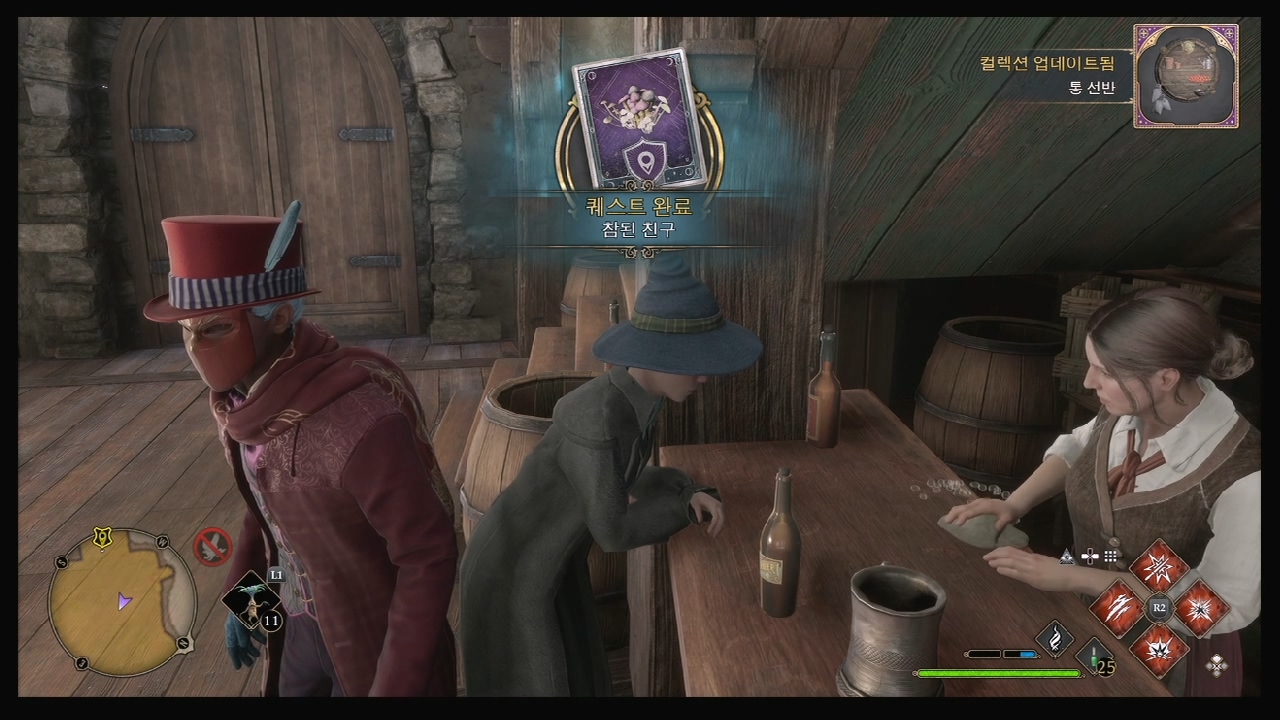Click the dotted grid icon above spells
Image resolution: width=1280 pixels, height=720 pixels.
point(1110,556)
